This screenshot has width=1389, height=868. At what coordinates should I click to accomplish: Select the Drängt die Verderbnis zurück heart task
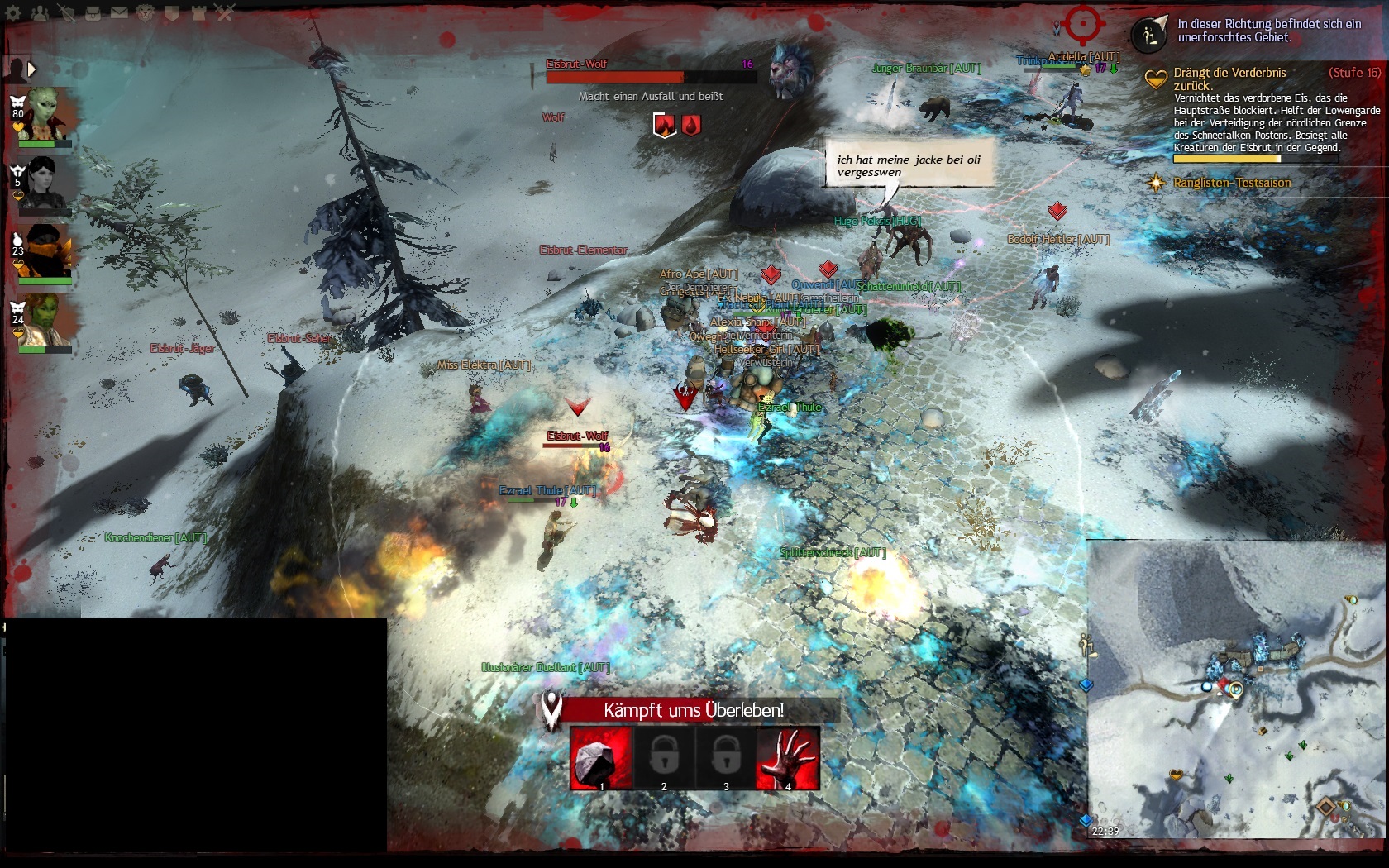(x=1229, y=79)
